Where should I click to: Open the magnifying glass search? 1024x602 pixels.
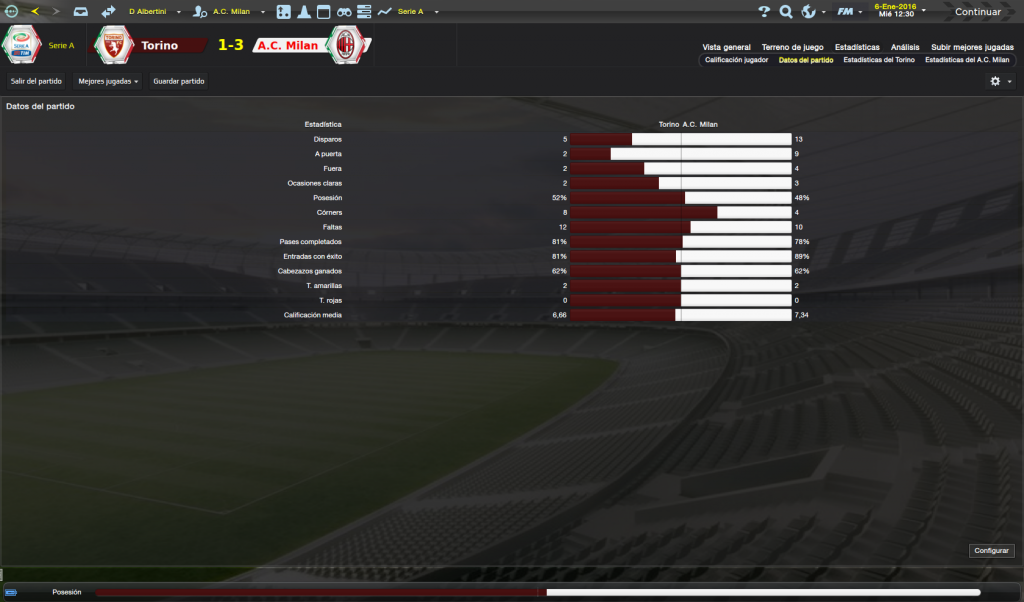tap(786, 12)
